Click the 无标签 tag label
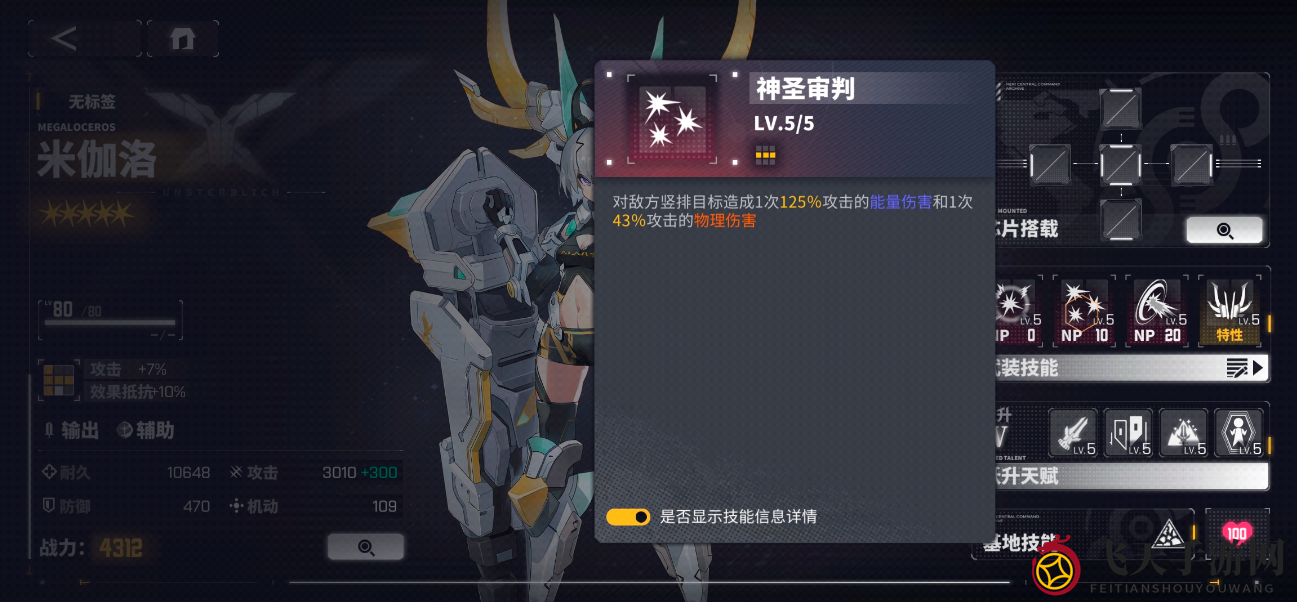 coord(91,101)
